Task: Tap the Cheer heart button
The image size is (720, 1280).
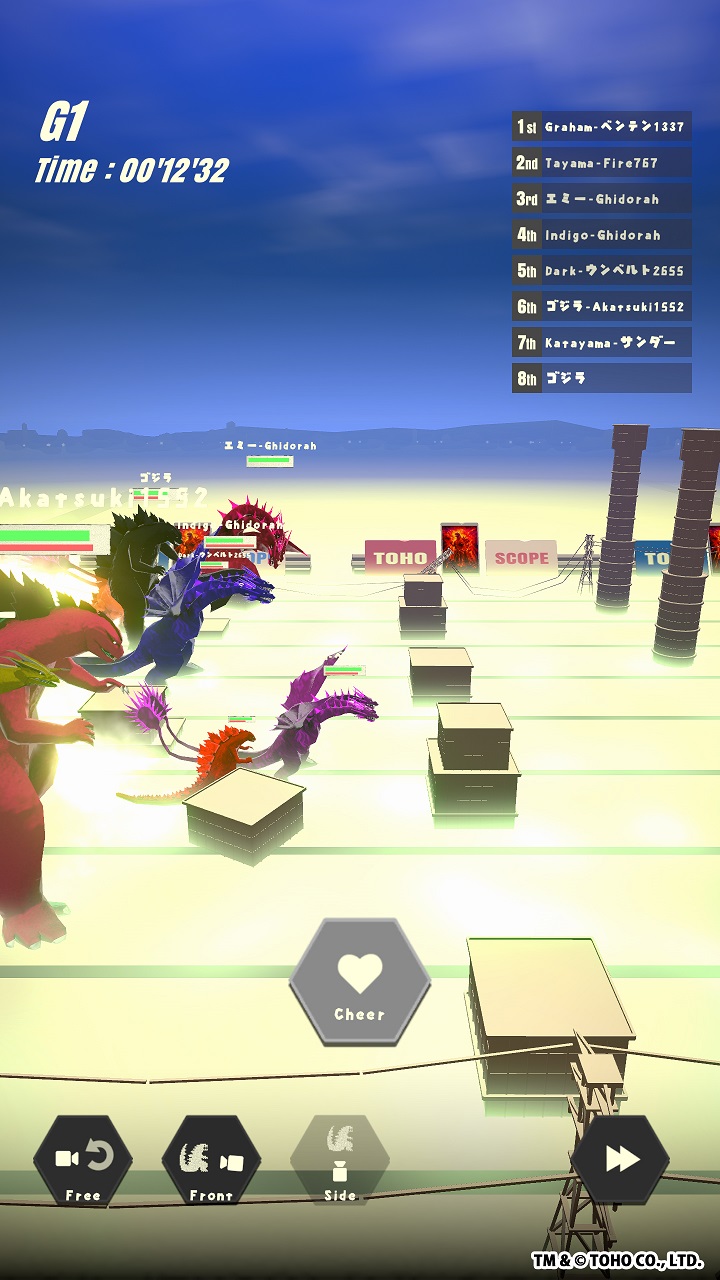Action: click(x=360, y=982)
